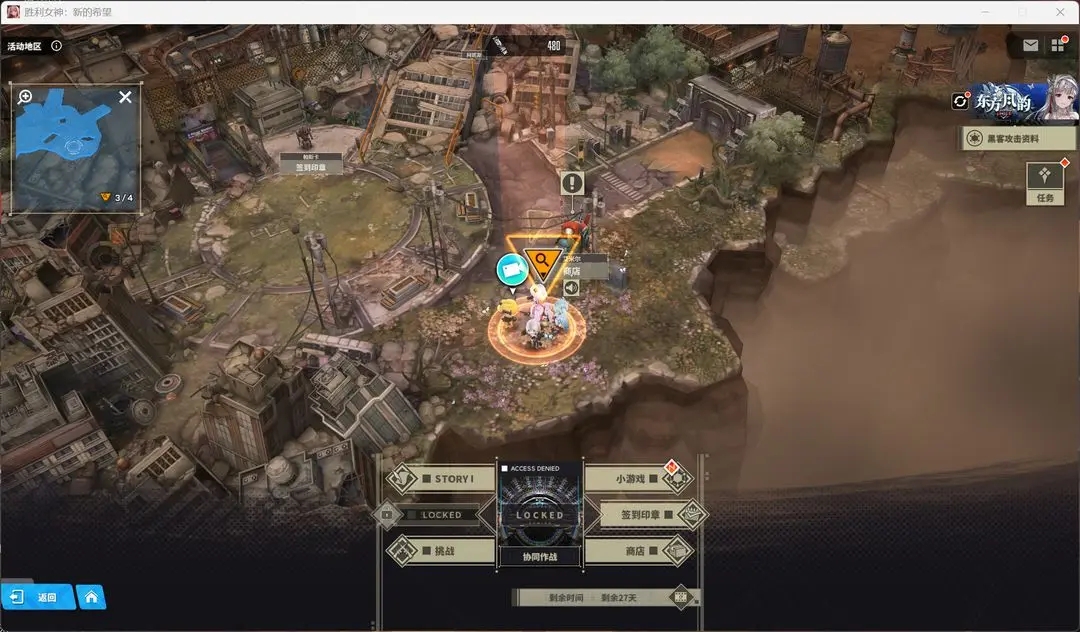Open the 挑战 challenge entry
The height and width of the screenshot is (632, 1080).
(x=441, y=551)
